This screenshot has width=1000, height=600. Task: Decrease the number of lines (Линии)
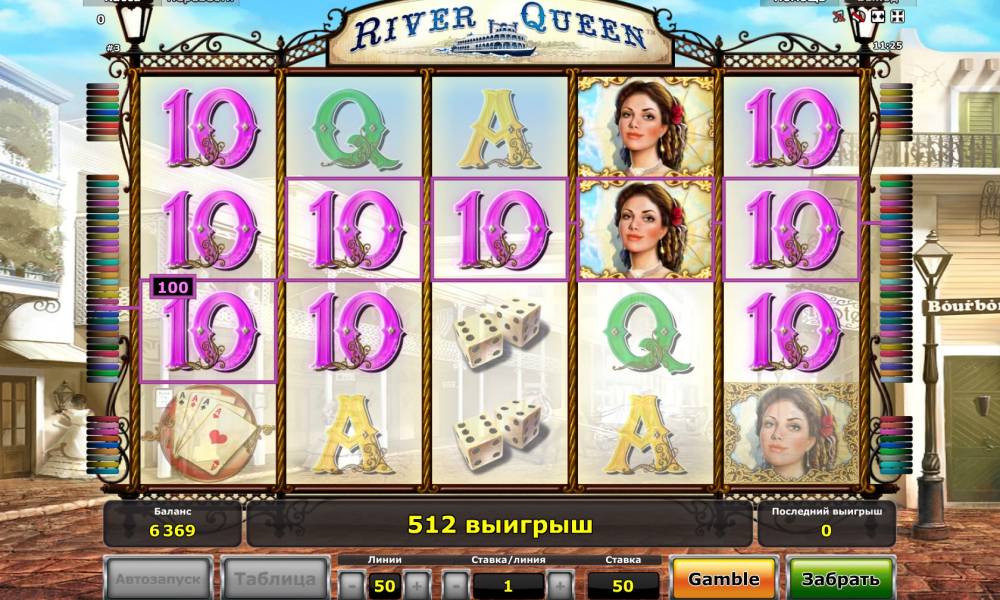[x=351, y=585]
